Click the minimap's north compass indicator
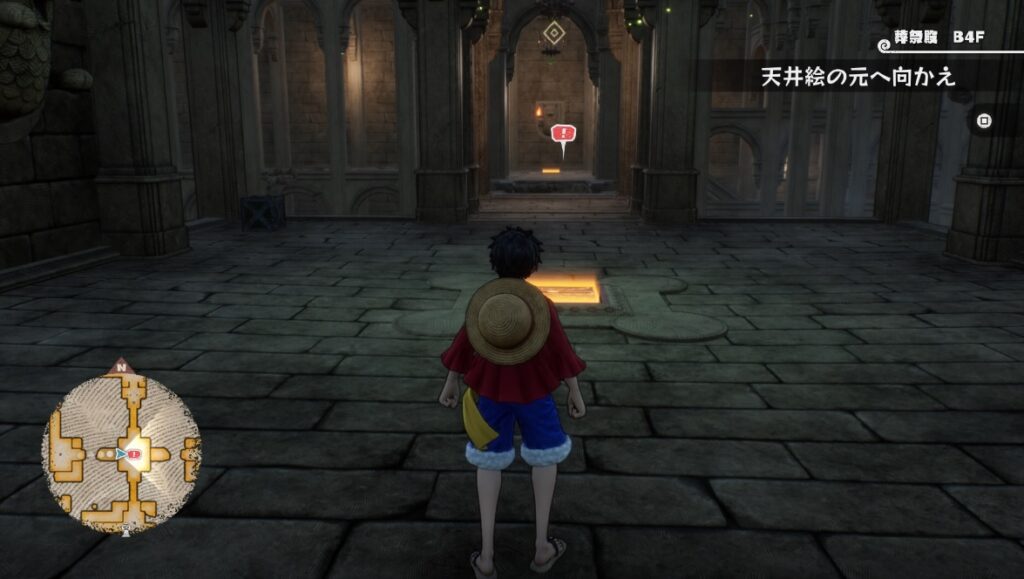 [x=122, y=367]
